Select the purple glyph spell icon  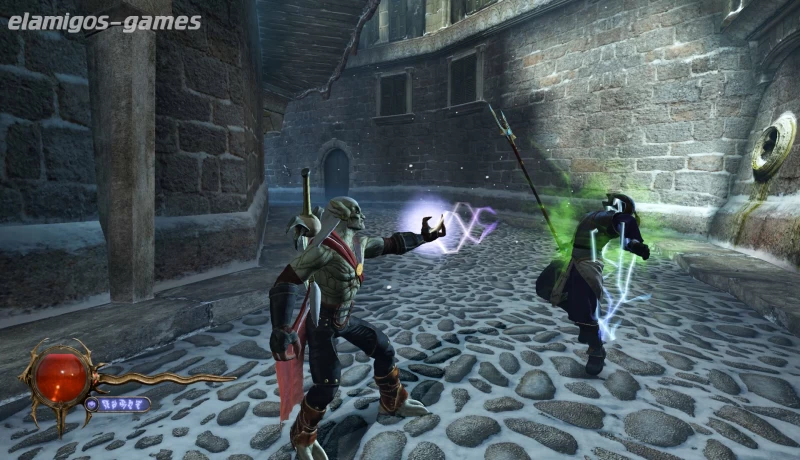(x=92, y=404)
